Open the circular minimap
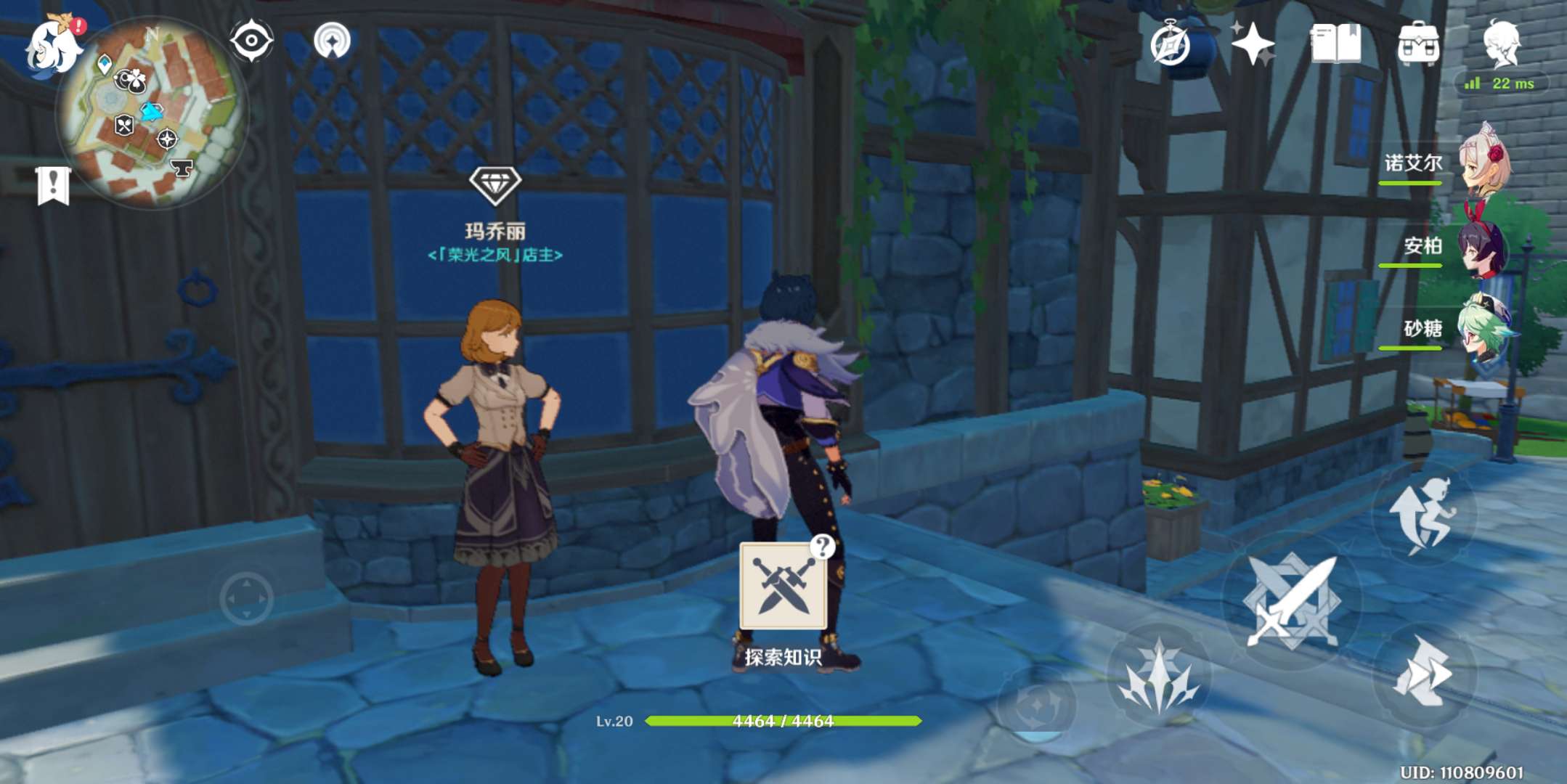The height and width of the screenshot is (784, 1567). coord(151,113)
